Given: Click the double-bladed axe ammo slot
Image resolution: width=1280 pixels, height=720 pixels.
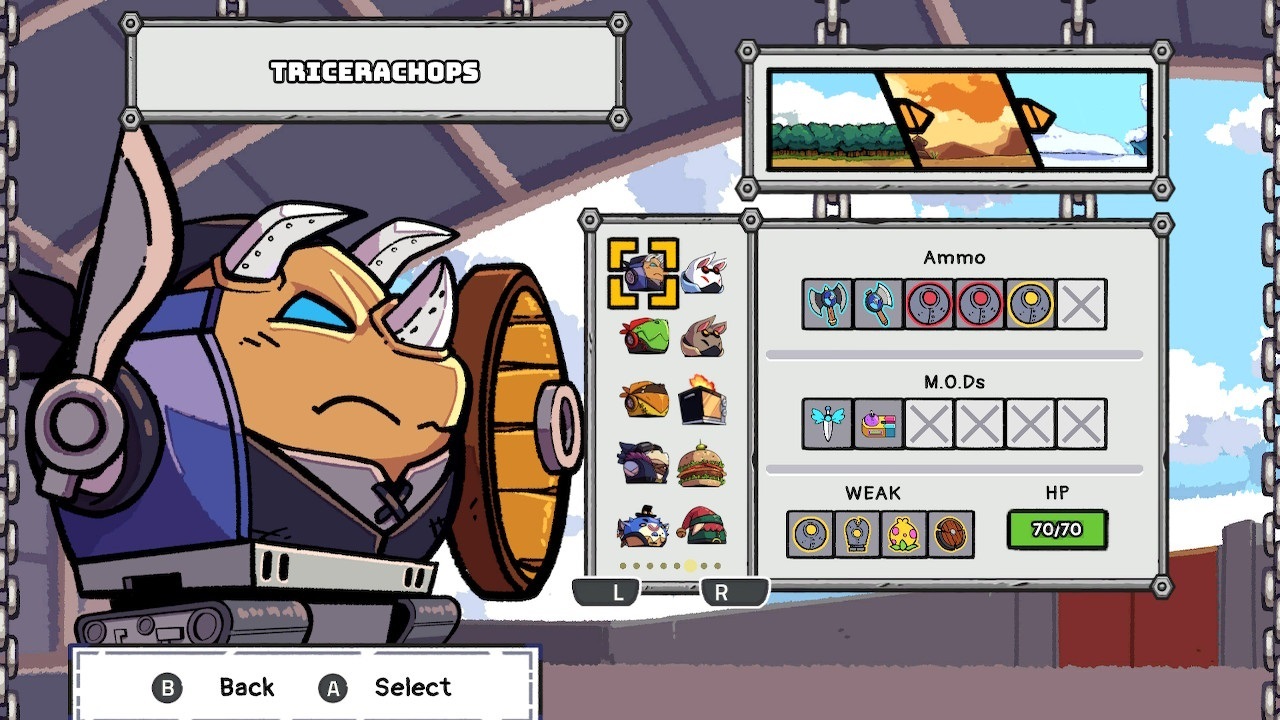Looking at the screenshot, I should [828, 304].
